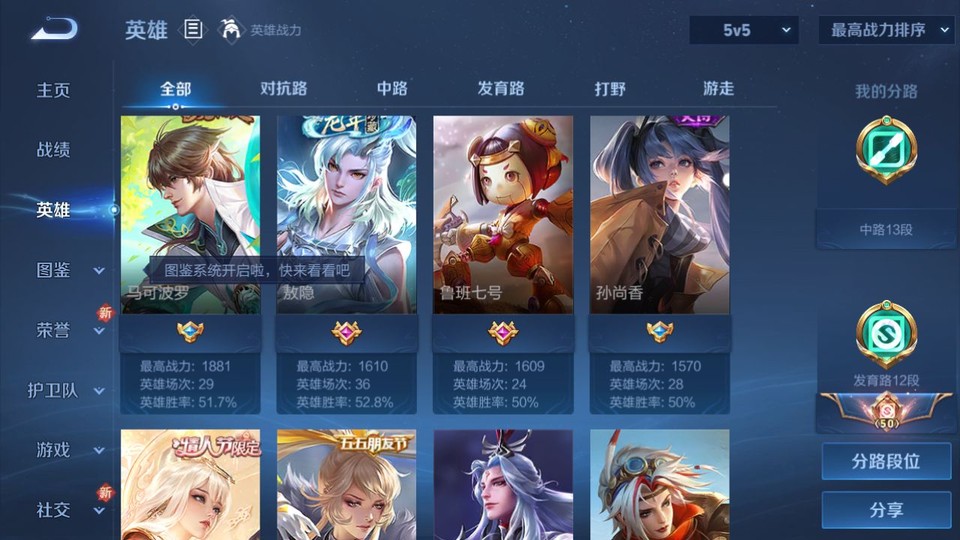Expand the 图鉴 sidebar section
The height and width of the screenshot is (540, 960).
tap(68, 270)
